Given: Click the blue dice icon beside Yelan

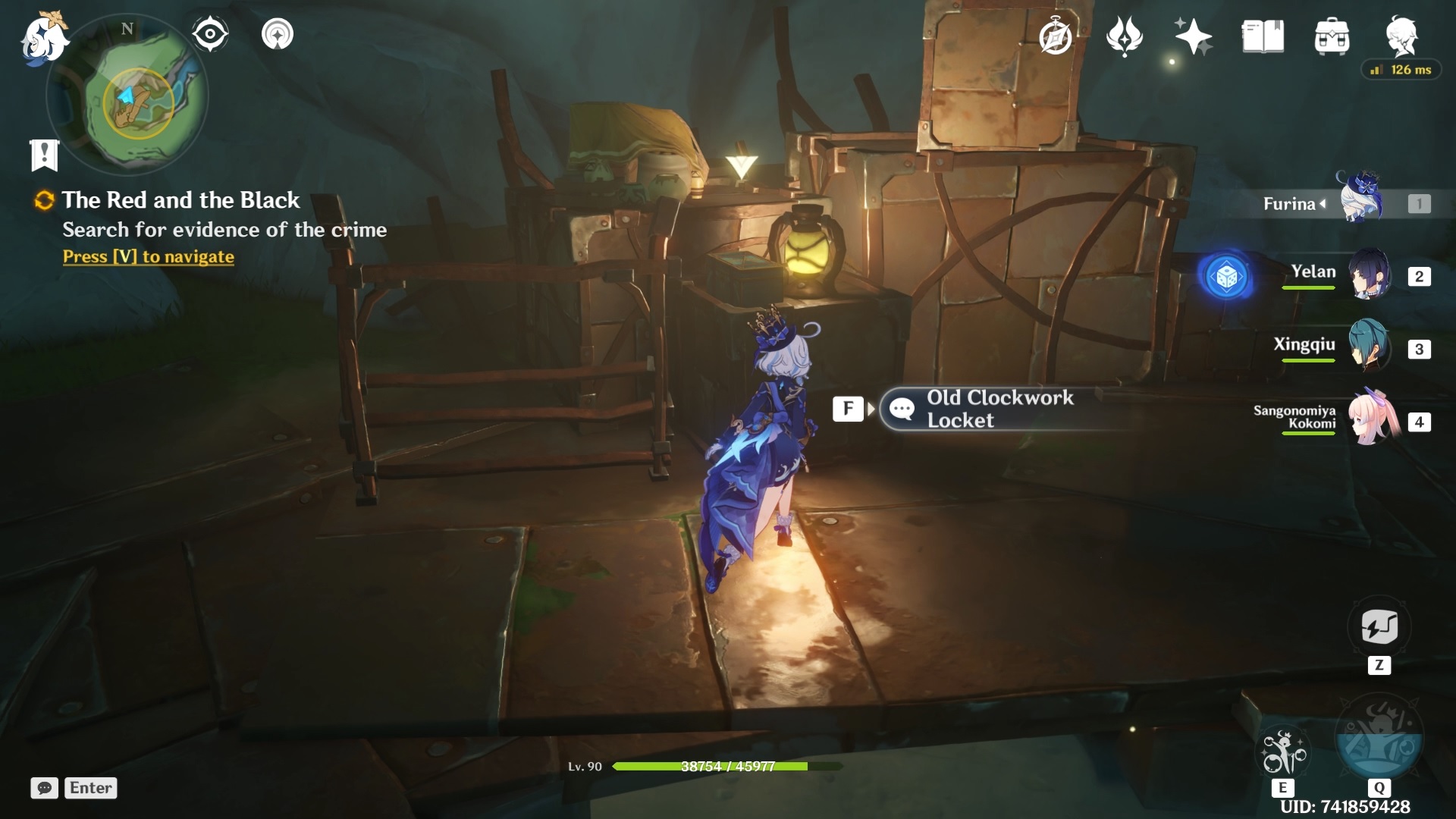Looking at the screenshot, I should 1226,277.
